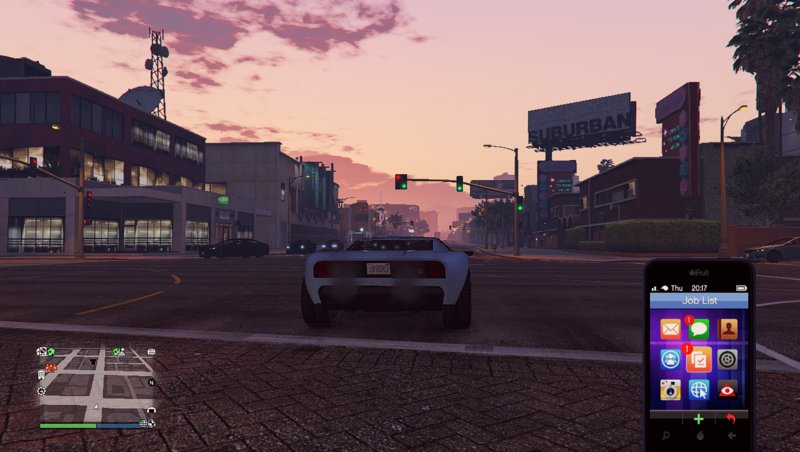The width and height of the screenshot is (800, 452).
Task: Click the player arrow on the minimap
Action: click(x=96, y=408)
